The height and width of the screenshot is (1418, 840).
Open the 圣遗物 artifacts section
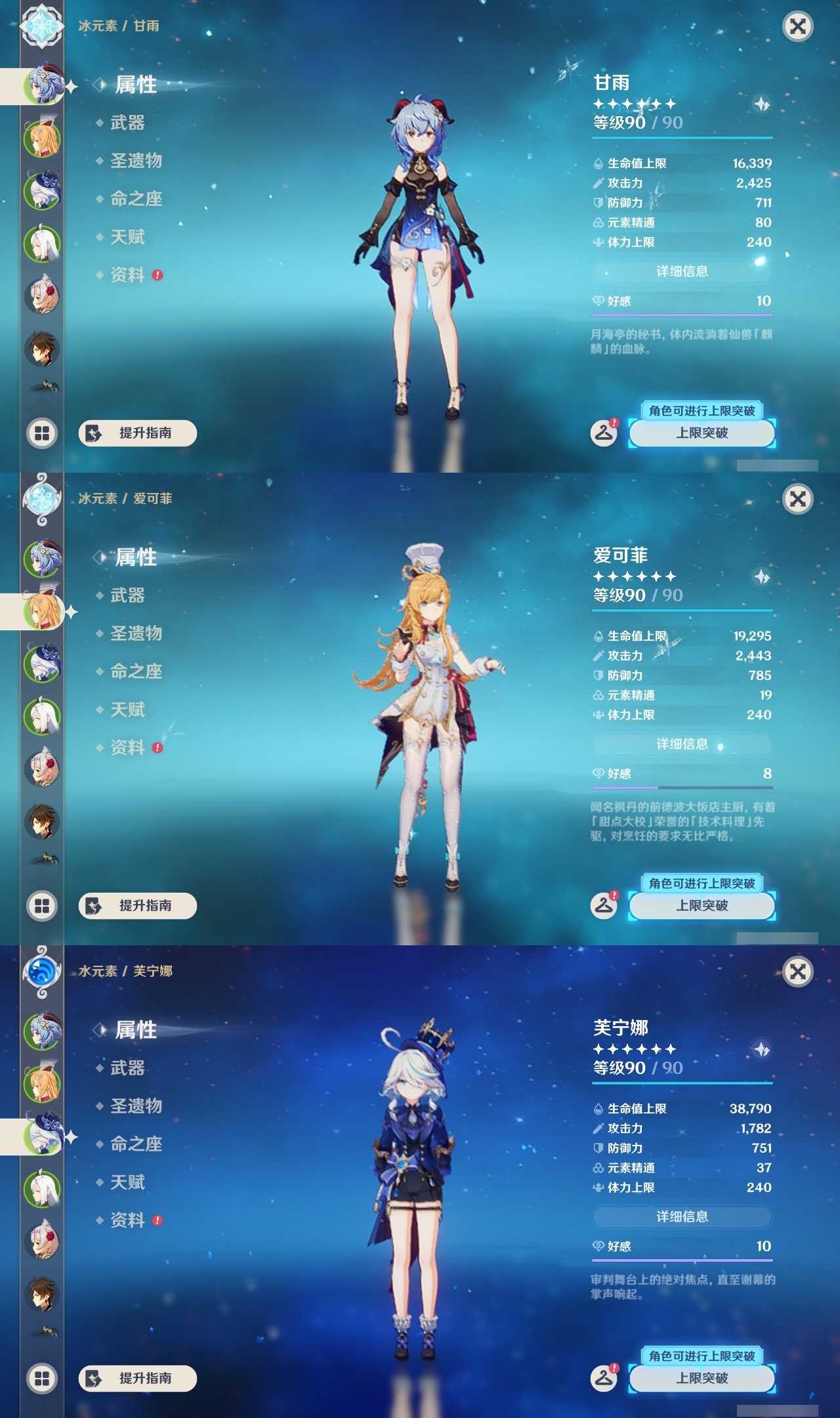point(135,161)
